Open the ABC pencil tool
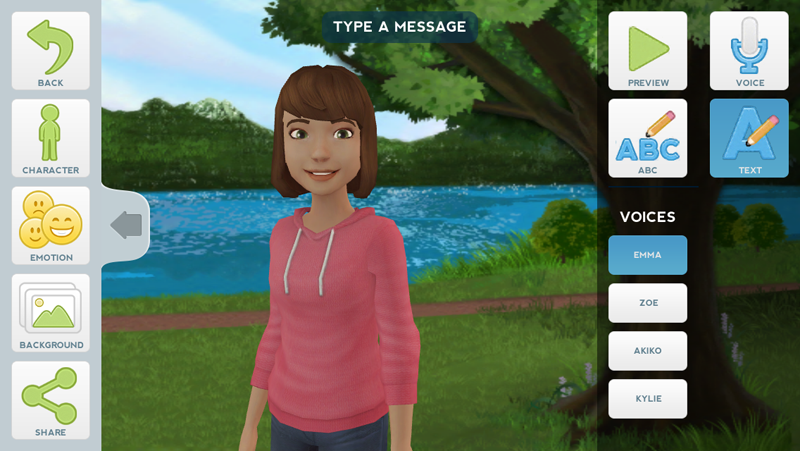Screen dimensions: 800x451 [648, 138]
